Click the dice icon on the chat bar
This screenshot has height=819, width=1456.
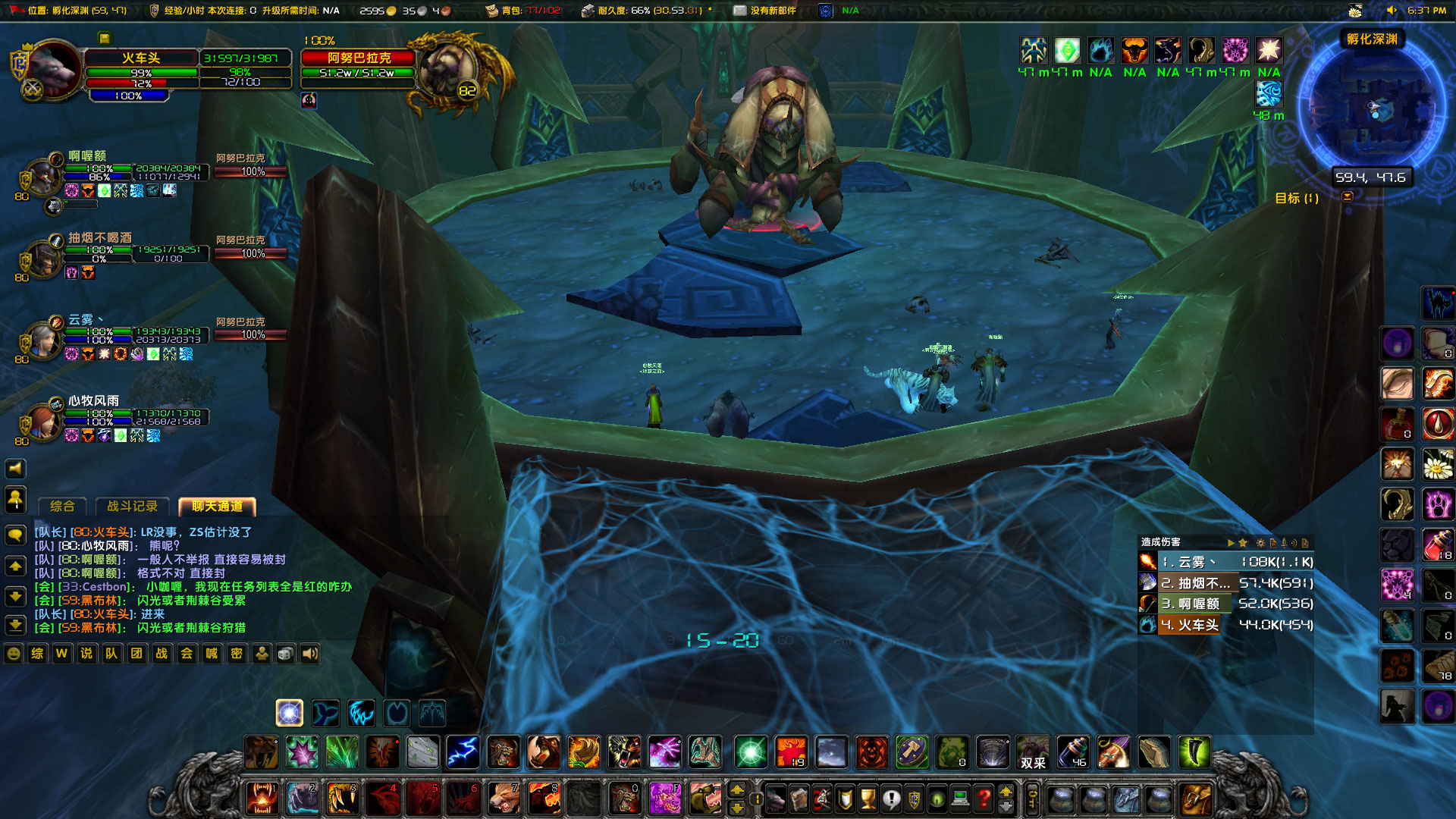285,654
